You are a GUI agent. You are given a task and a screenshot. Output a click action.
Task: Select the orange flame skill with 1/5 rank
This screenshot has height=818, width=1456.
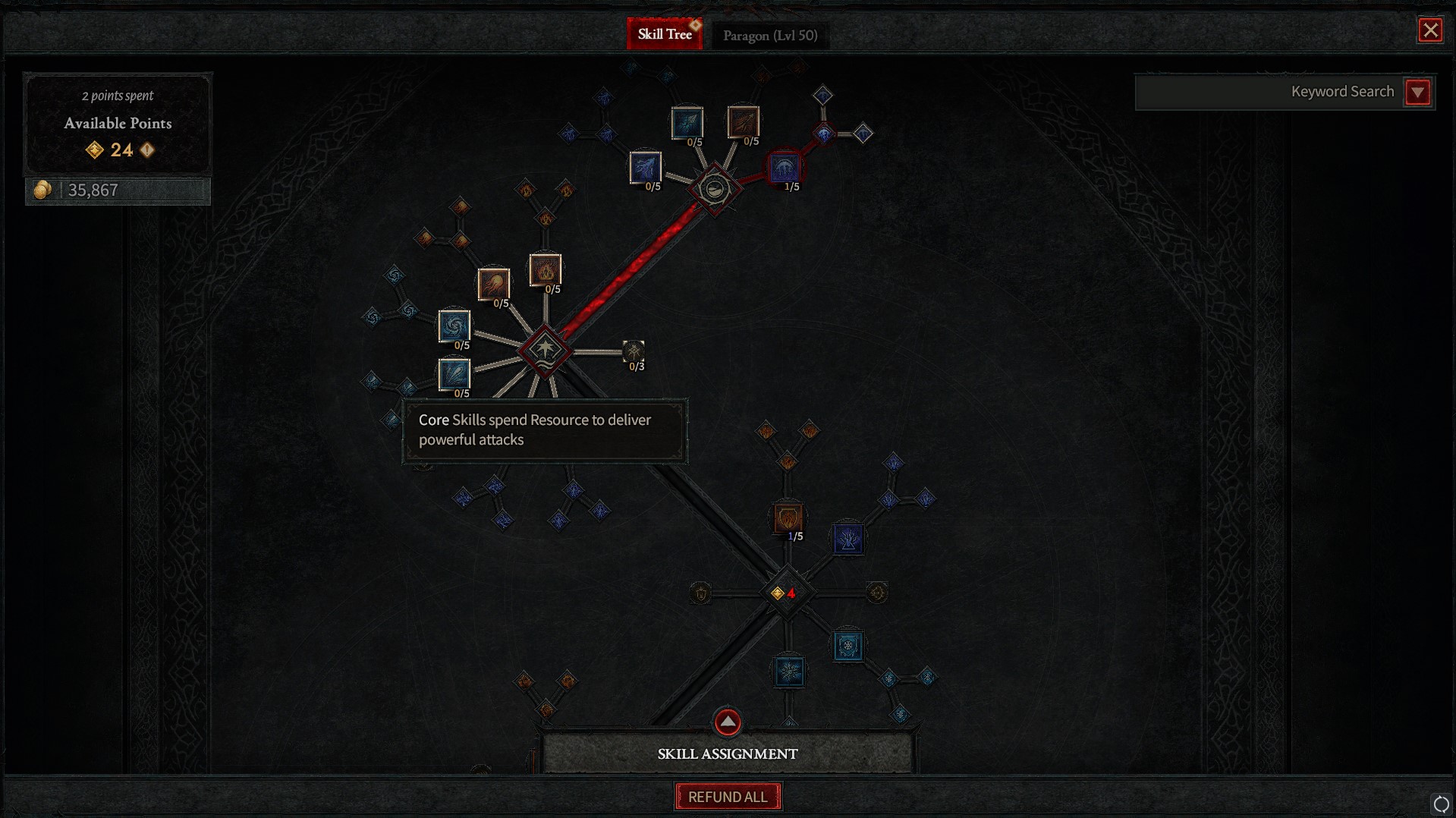coord(788,518)
